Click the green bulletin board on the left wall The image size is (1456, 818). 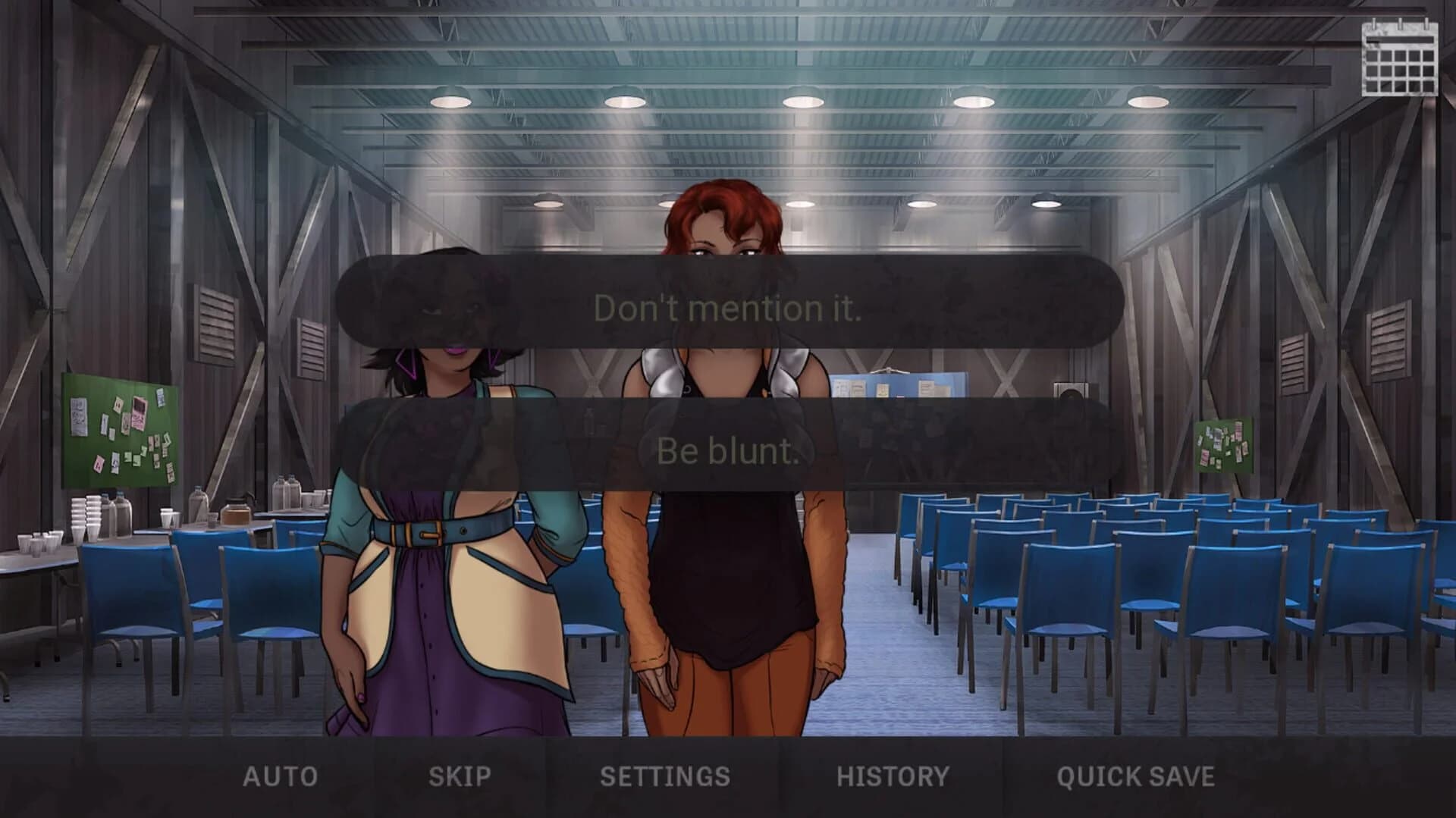121,428
